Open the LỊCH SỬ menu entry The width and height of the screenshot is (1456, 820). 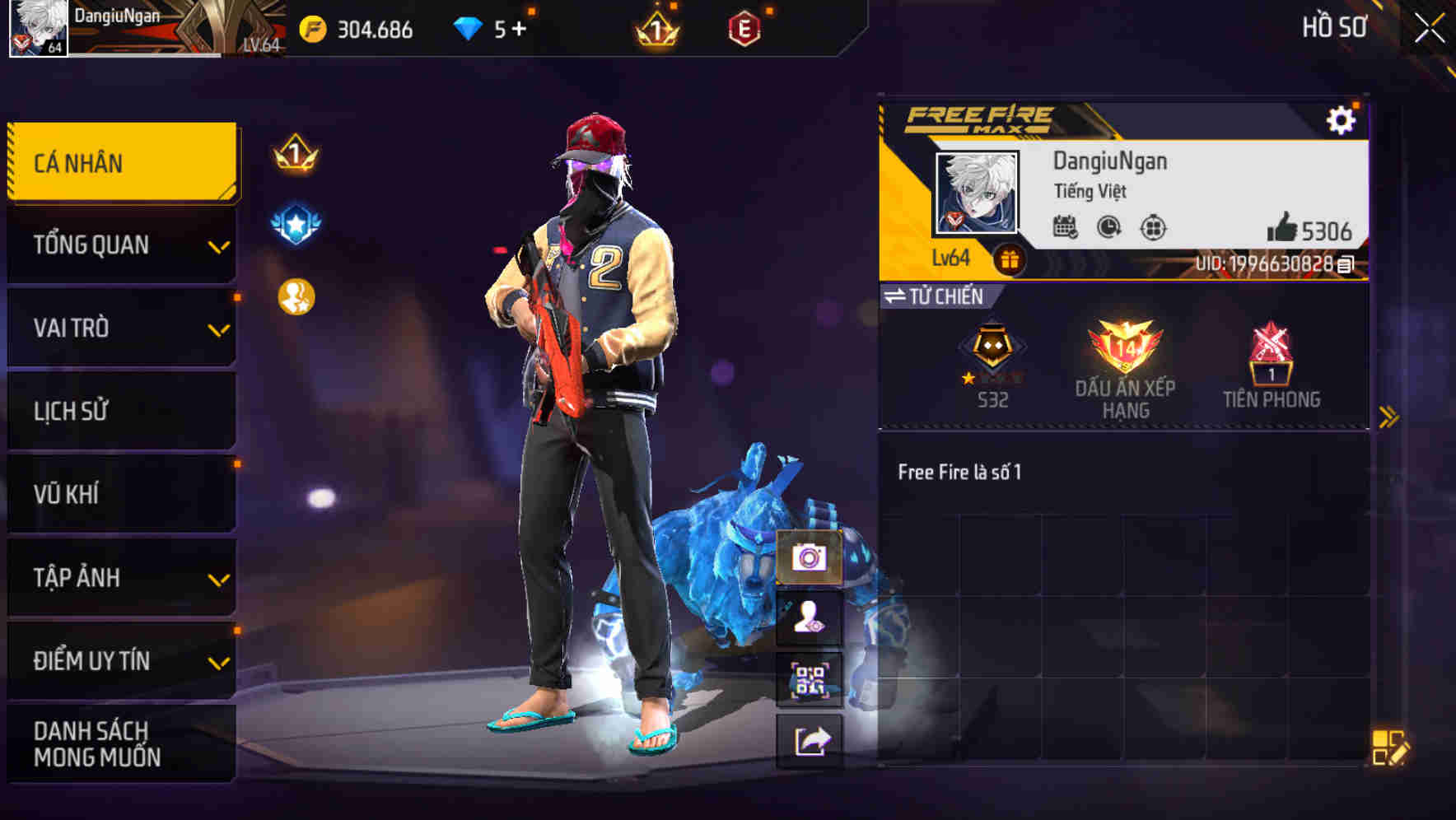pyautogui.click(x=120, y=411)
